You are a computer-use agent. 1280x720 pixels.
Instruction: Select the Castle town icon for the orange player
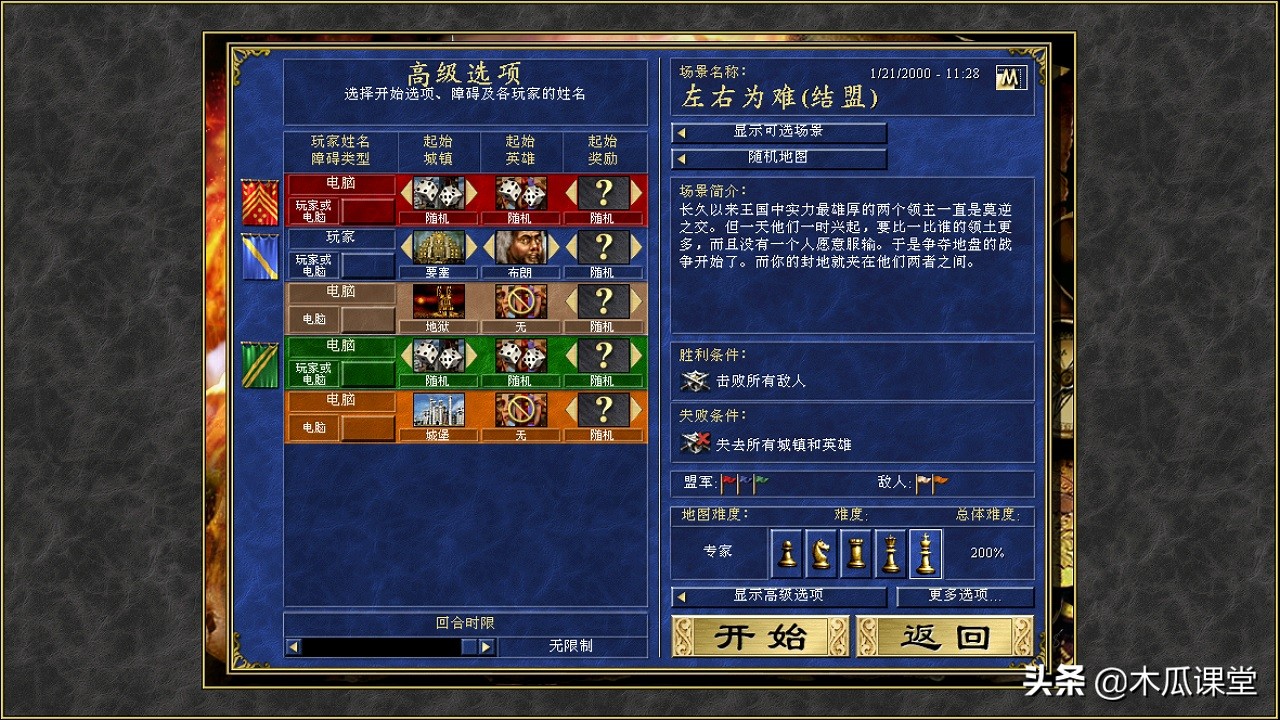(x=439, y=410)
